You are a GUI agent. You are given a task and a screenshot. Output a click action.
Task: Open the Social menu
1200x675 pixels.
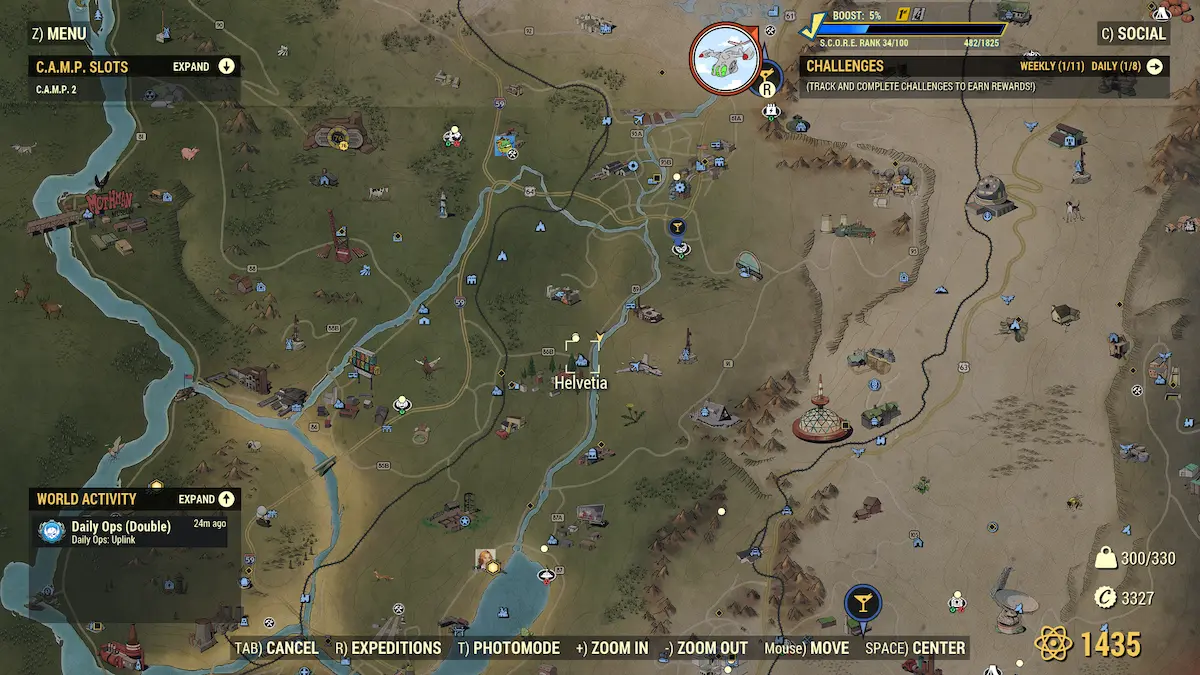pos(1134,33)
